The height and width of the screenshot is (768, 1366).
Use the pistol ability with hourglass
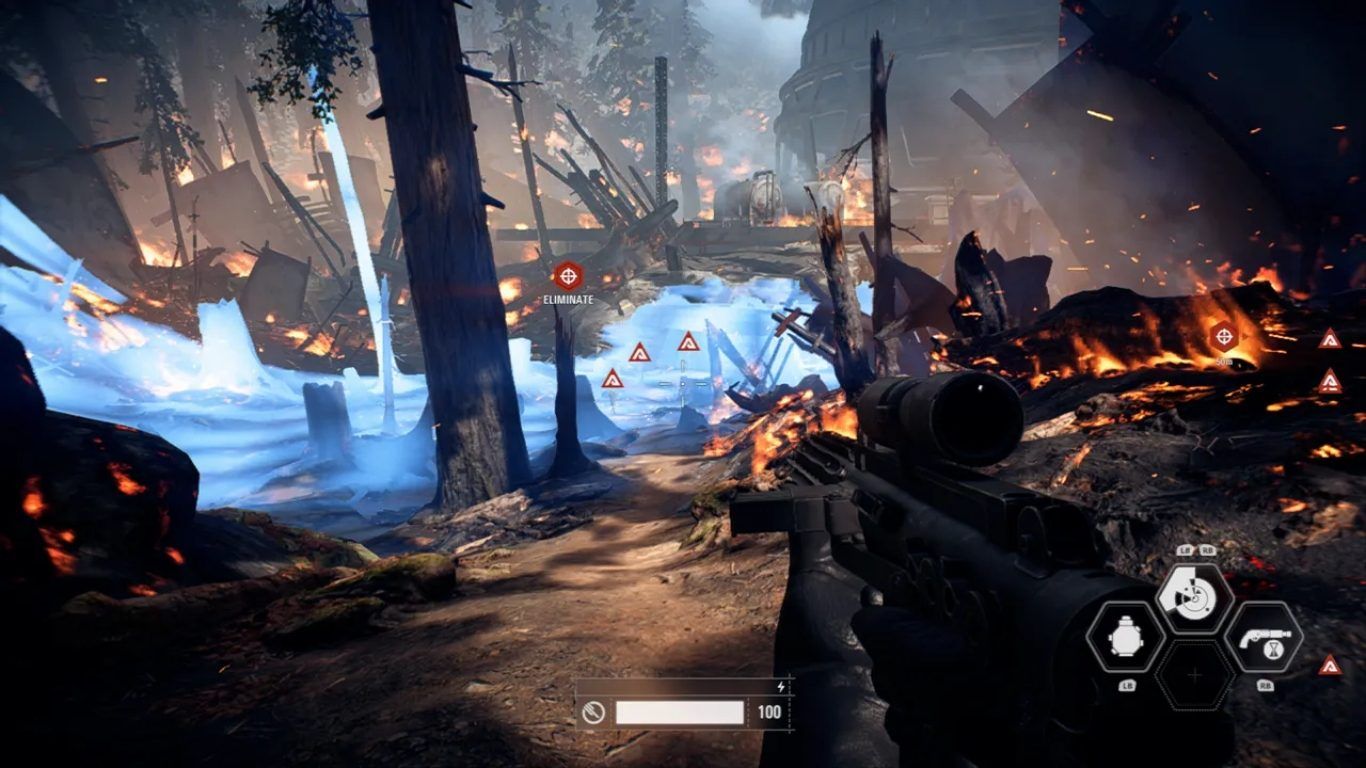[x=1264, y=637]
